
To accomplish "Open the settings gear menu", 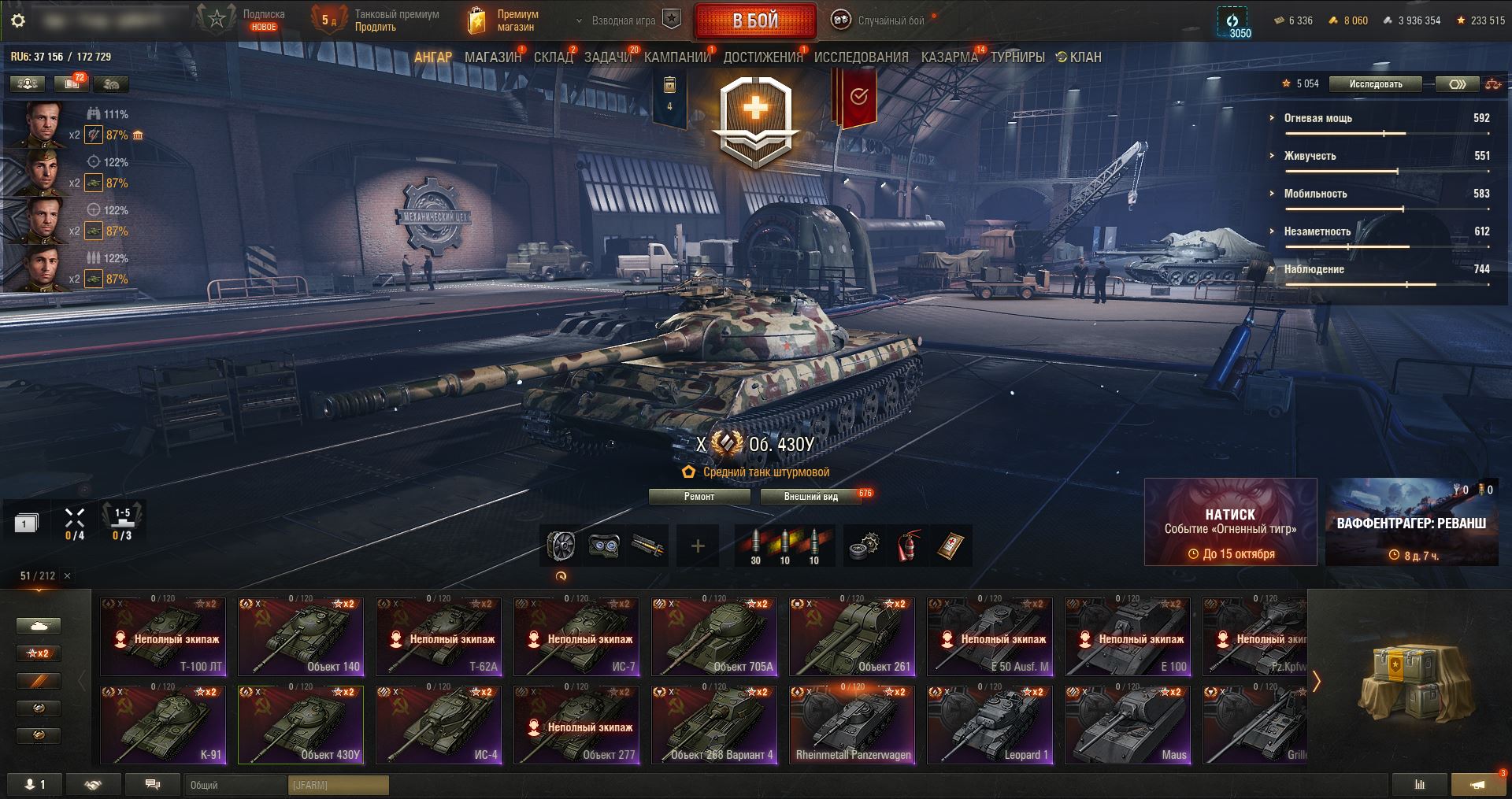I will coord(18,21).
